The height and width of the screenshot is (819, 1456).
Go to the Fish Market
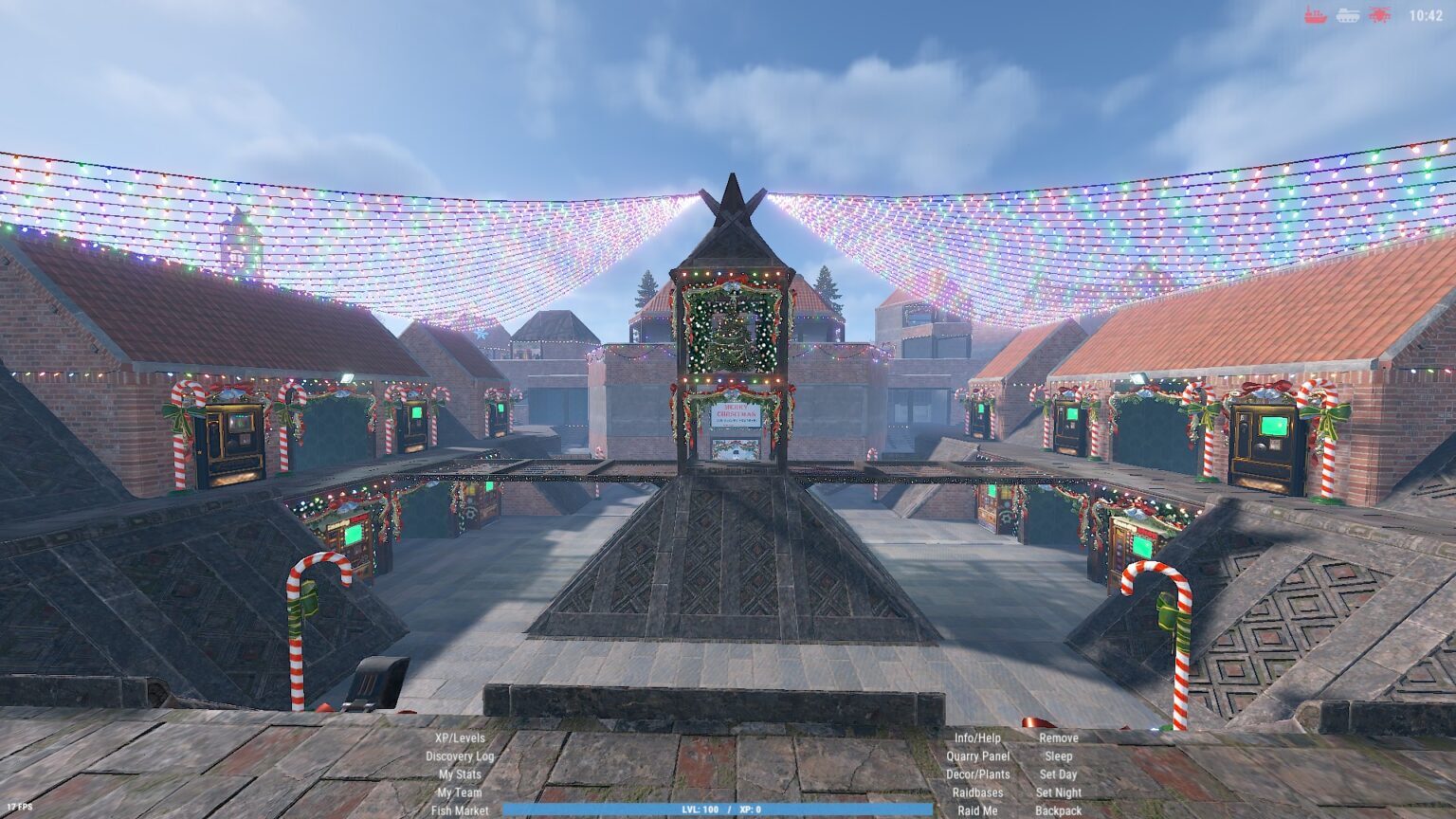pos(460,810)
